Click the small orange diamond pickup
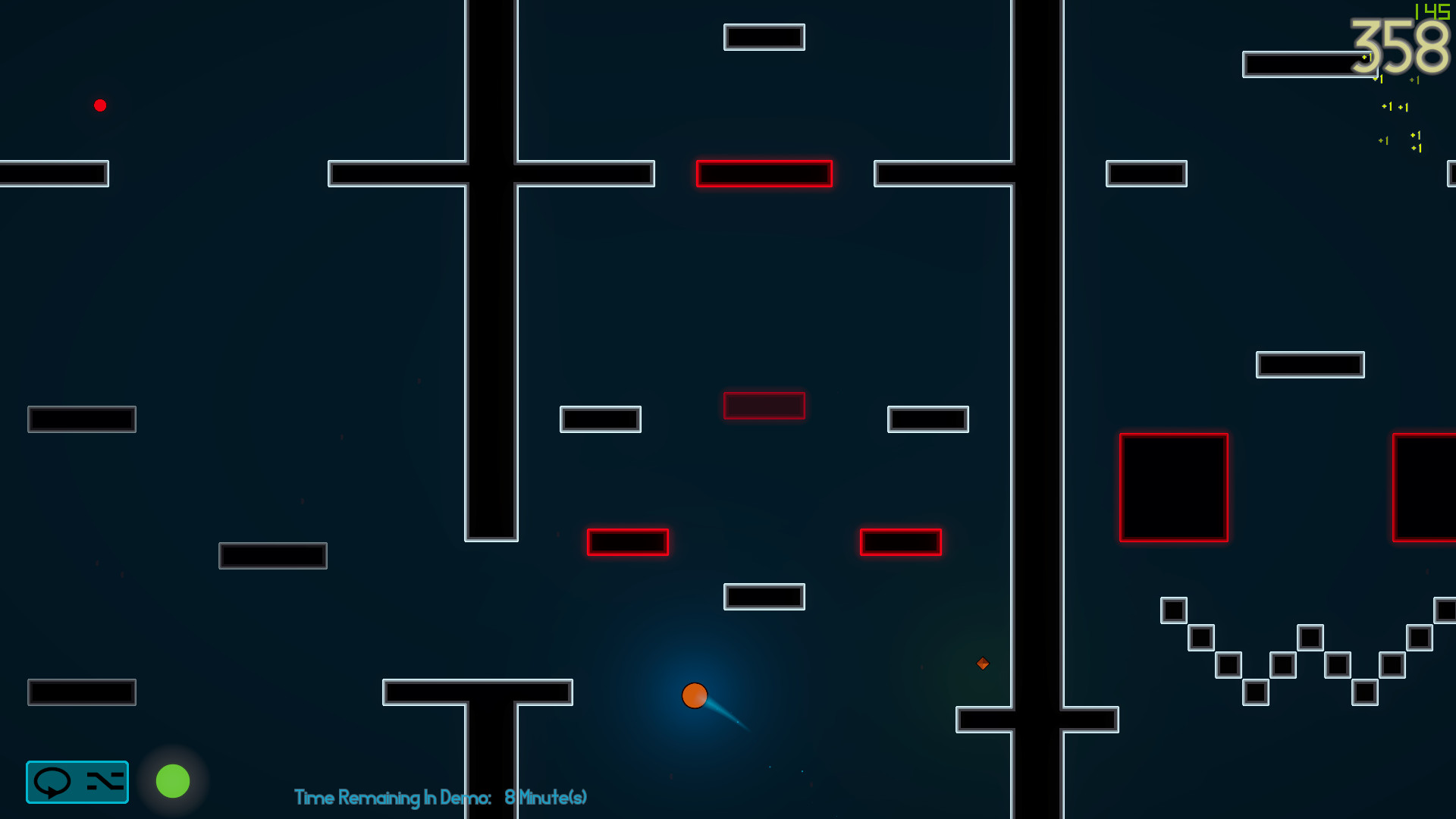 982,664
